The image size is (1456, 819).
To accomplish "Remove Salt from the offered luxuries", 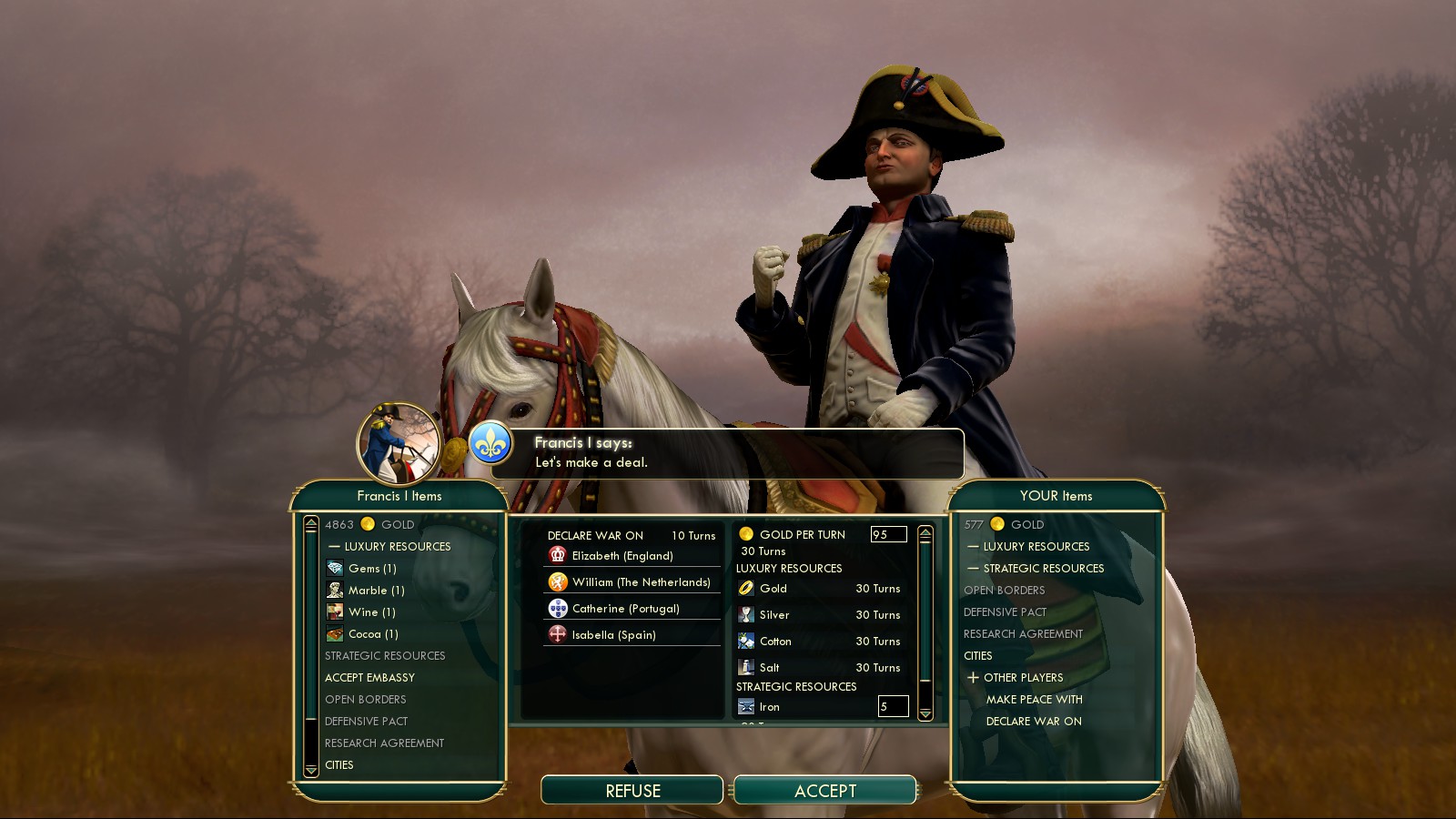I will pos(769,668).
